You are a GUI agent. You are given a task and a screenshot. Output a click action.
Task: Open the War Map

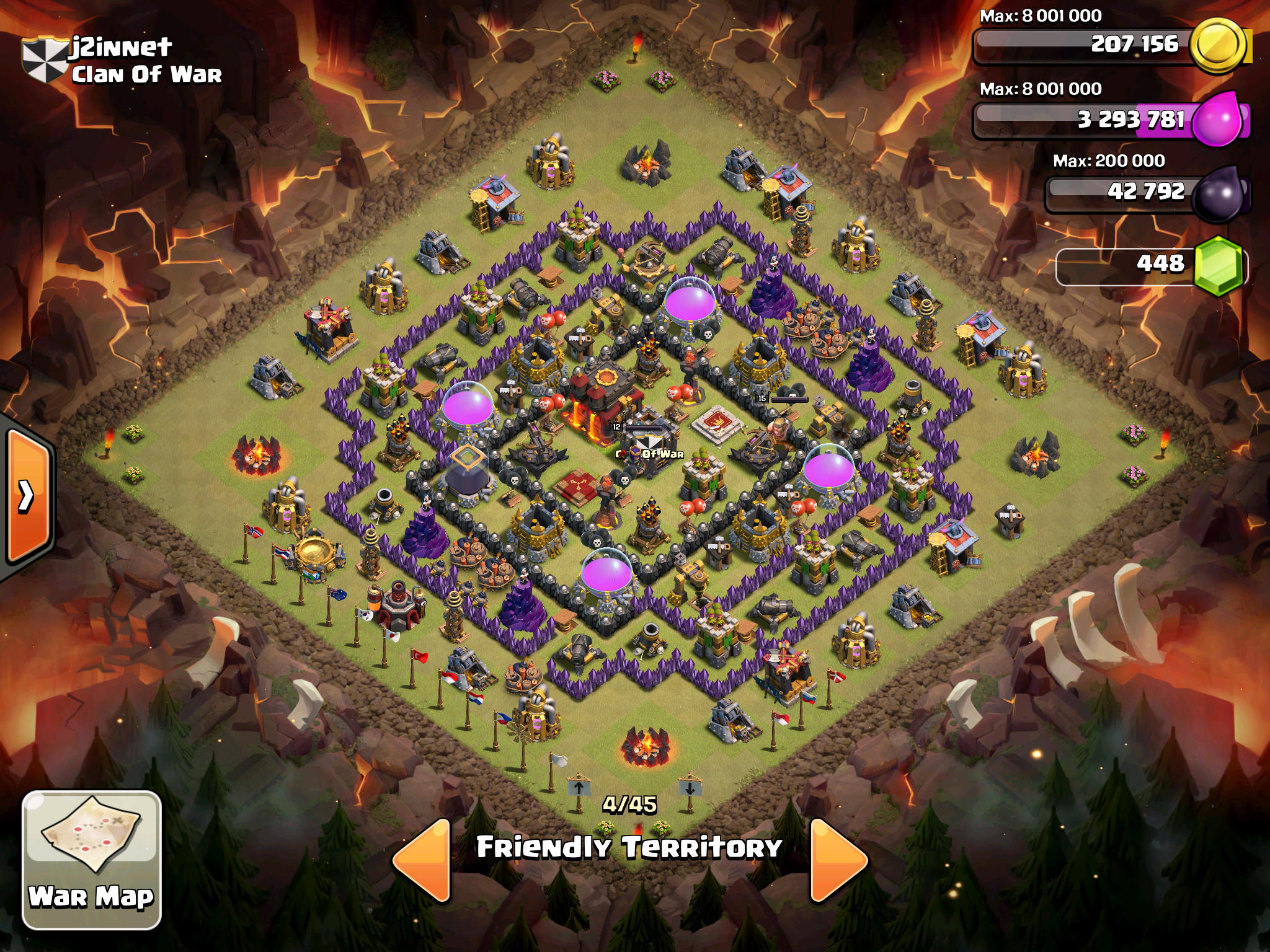pos(92,859)
